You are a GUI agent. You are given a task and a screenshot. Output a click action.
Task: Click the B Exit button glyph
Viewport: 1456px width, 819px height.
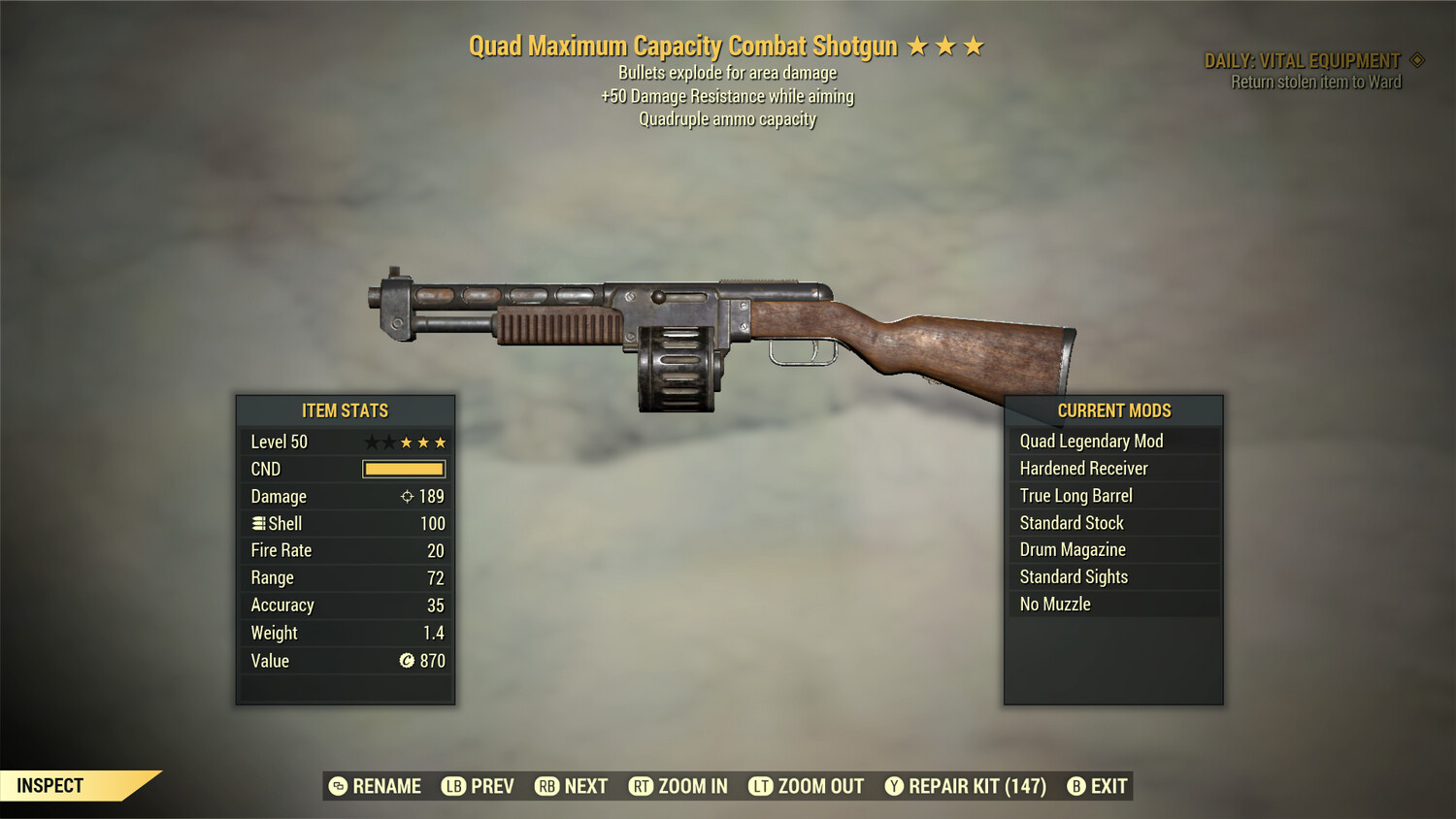[1075, 786]
